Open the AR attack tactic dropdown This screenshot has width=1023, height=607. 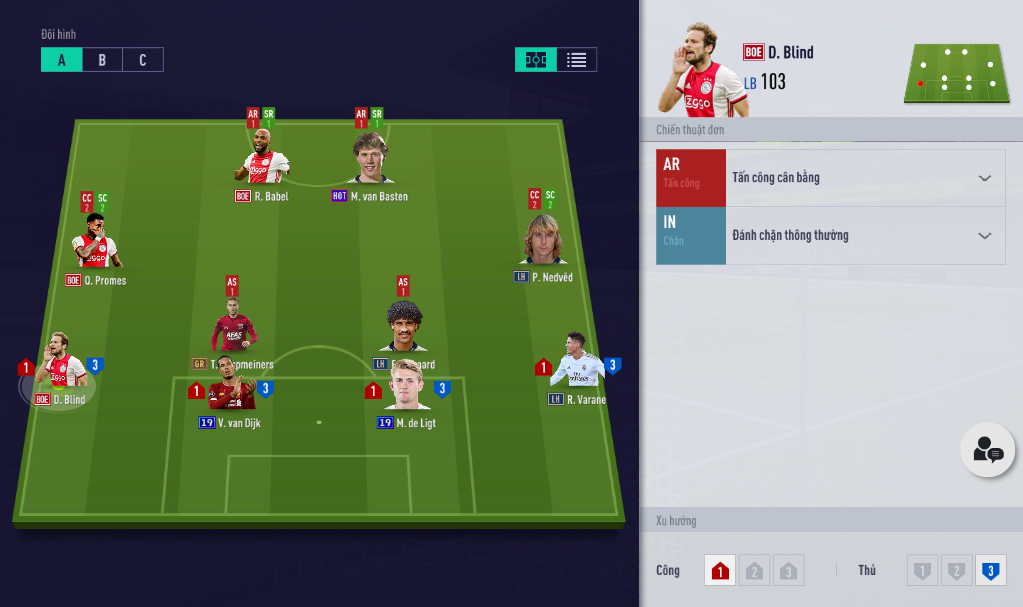tap(984, 178)
